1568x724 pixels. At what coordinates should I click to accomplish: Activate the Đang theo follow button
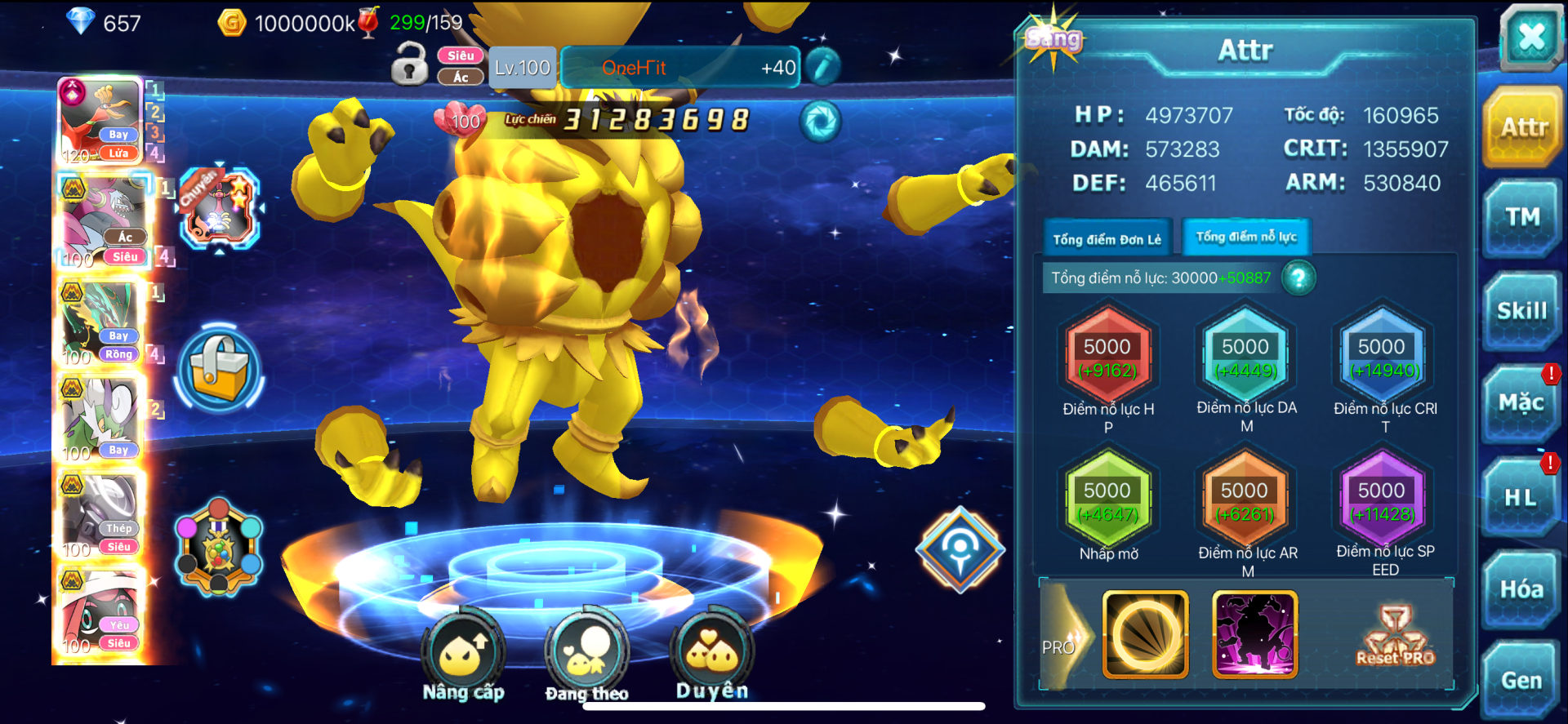pos(586,655)
